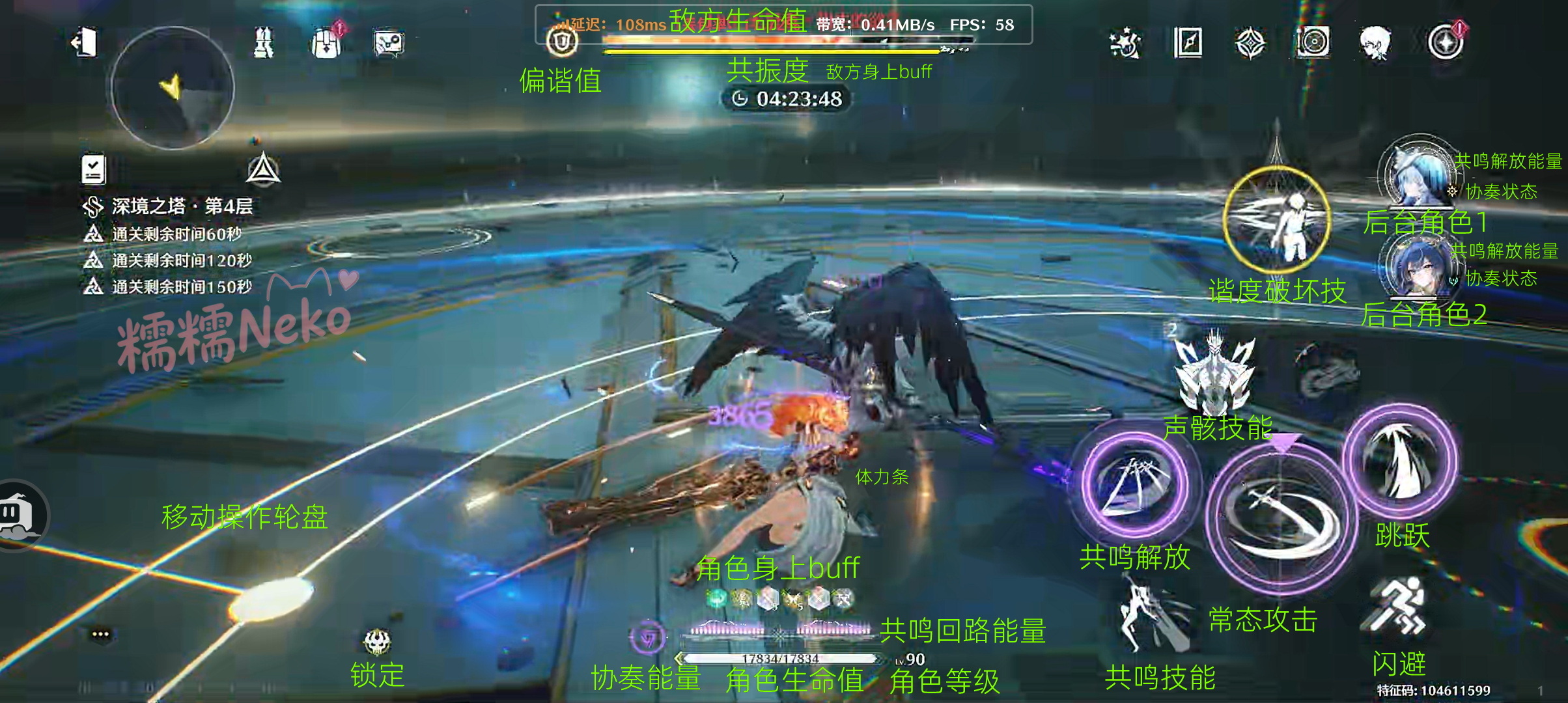Open the events star icon

point(1125,44)
